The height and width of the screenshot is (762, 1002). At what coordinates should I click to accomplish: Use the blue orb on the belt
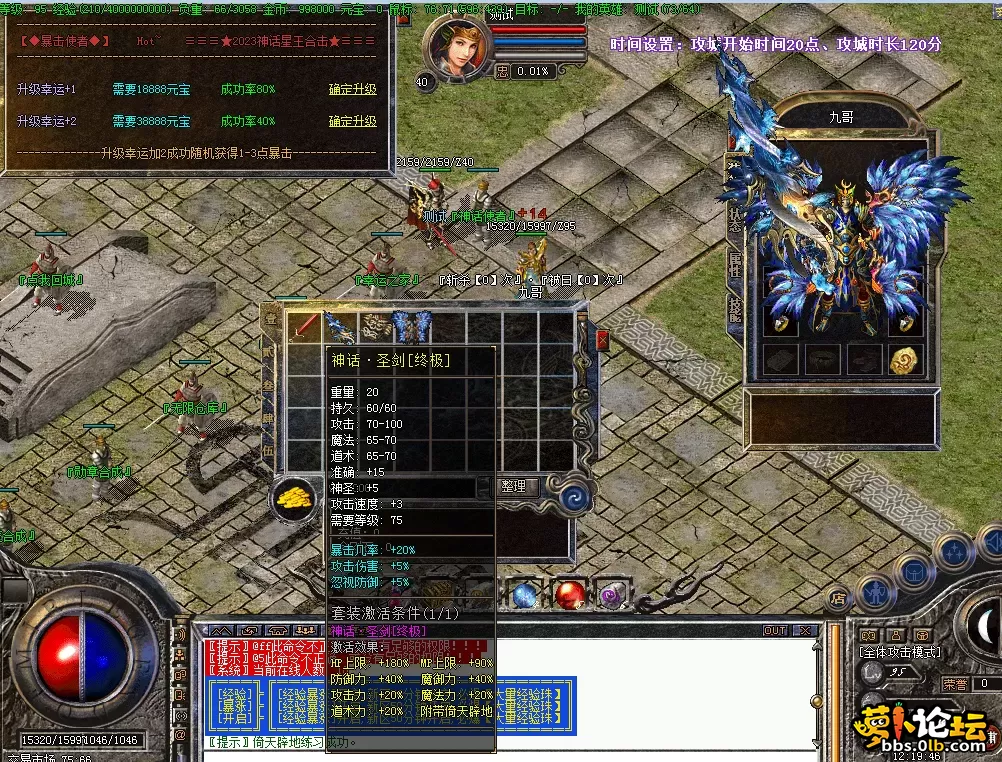(526, 595)
